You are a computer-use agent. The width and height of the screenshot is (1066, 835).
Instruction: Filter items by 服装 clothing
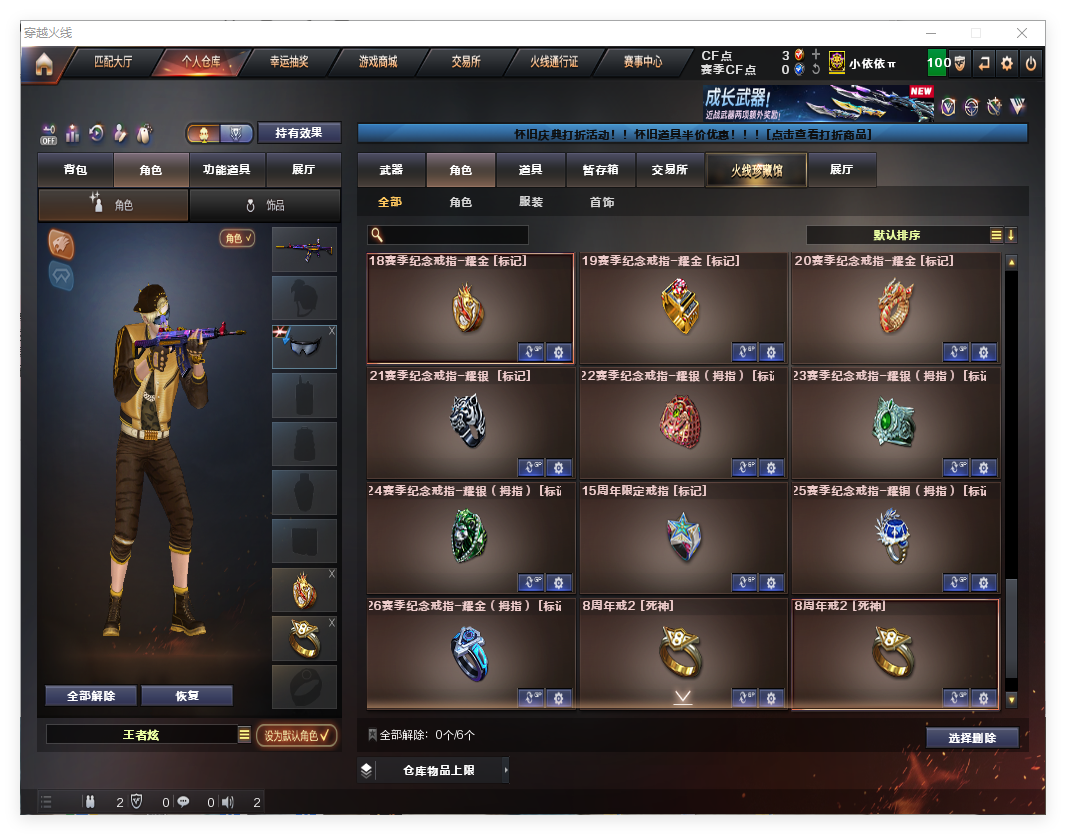[x=531, y=202]
